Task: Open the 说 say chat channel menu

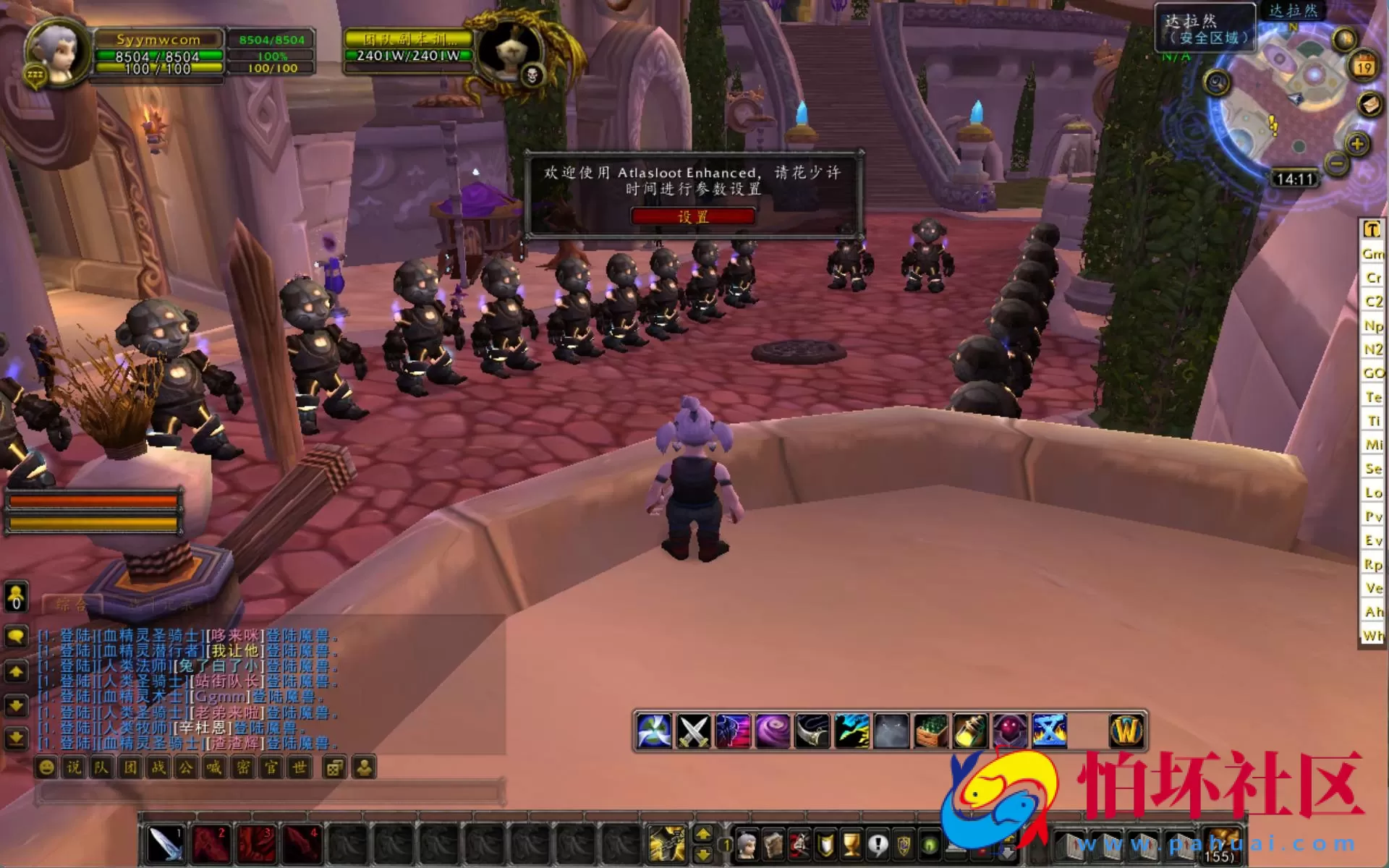Action: 74,768
